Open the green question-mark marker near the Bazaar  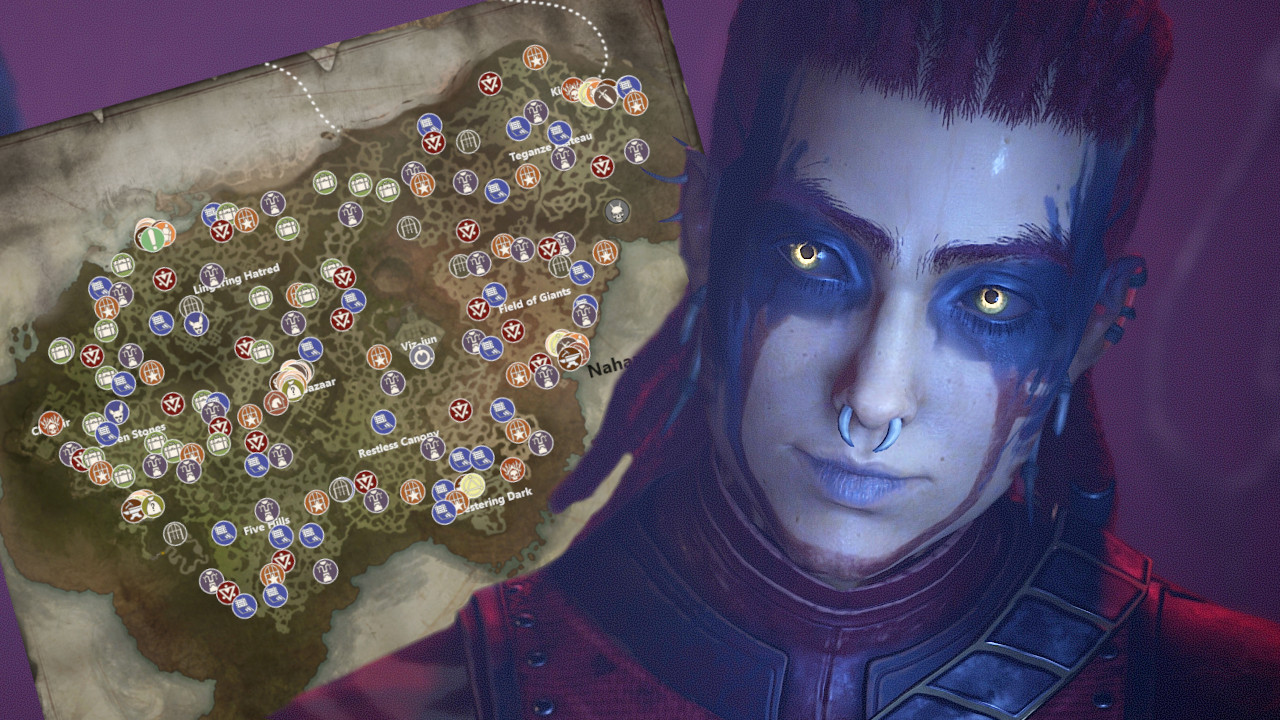pyautogui.click(x=293, y=389)
